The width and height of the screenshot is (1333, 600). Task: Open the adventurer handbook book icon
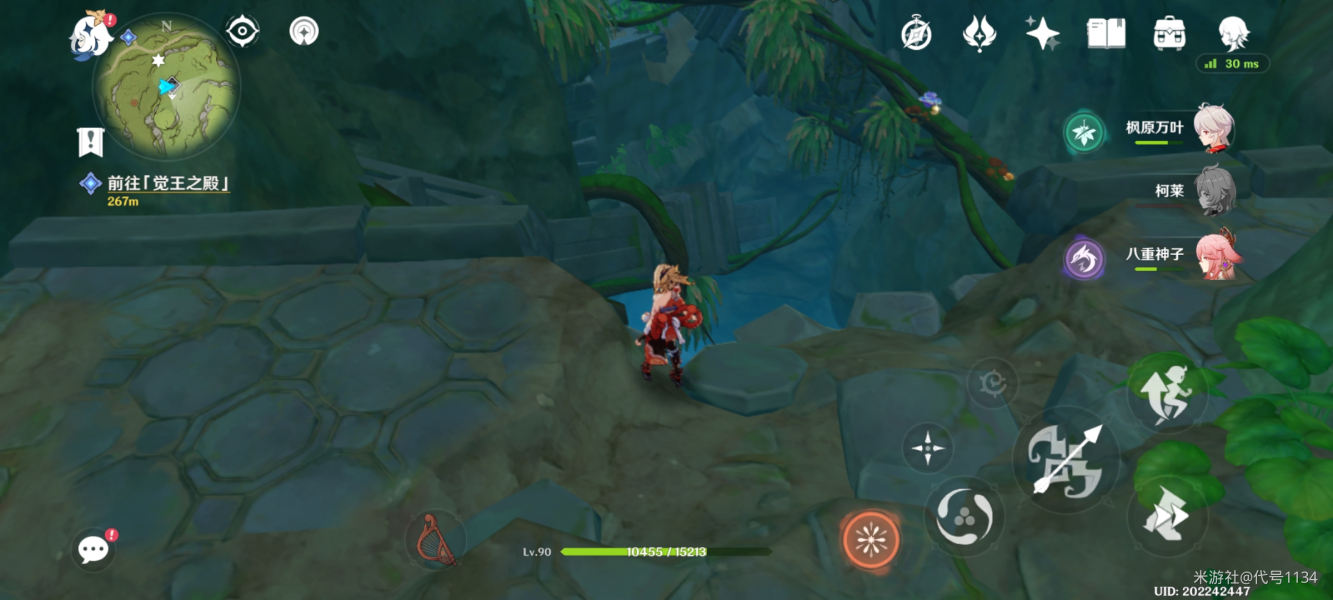point(1106,34)
